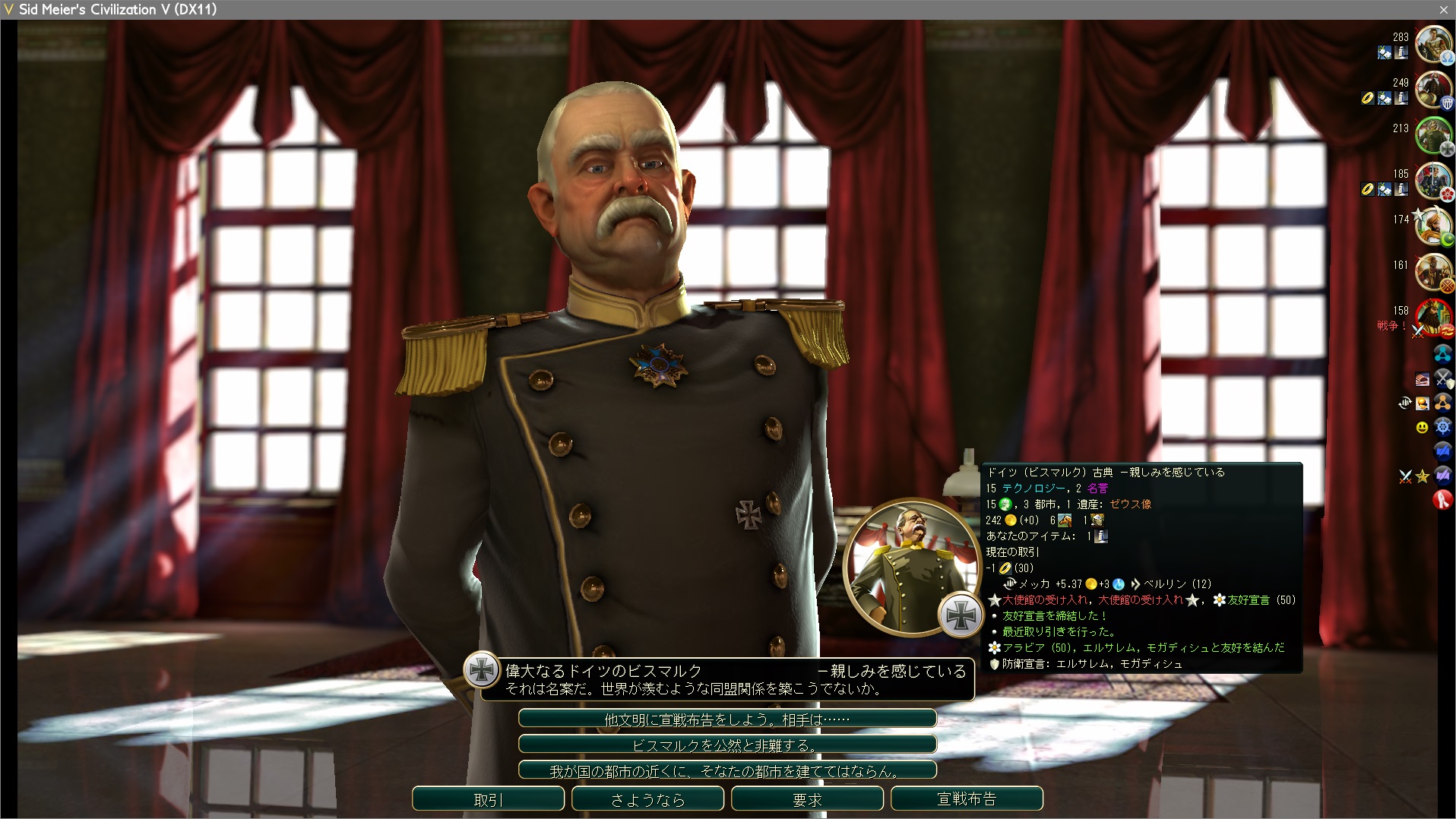Screen dimensions: 1456x819
Task: Open the 取引 trade screen
Action: [488, 799]
